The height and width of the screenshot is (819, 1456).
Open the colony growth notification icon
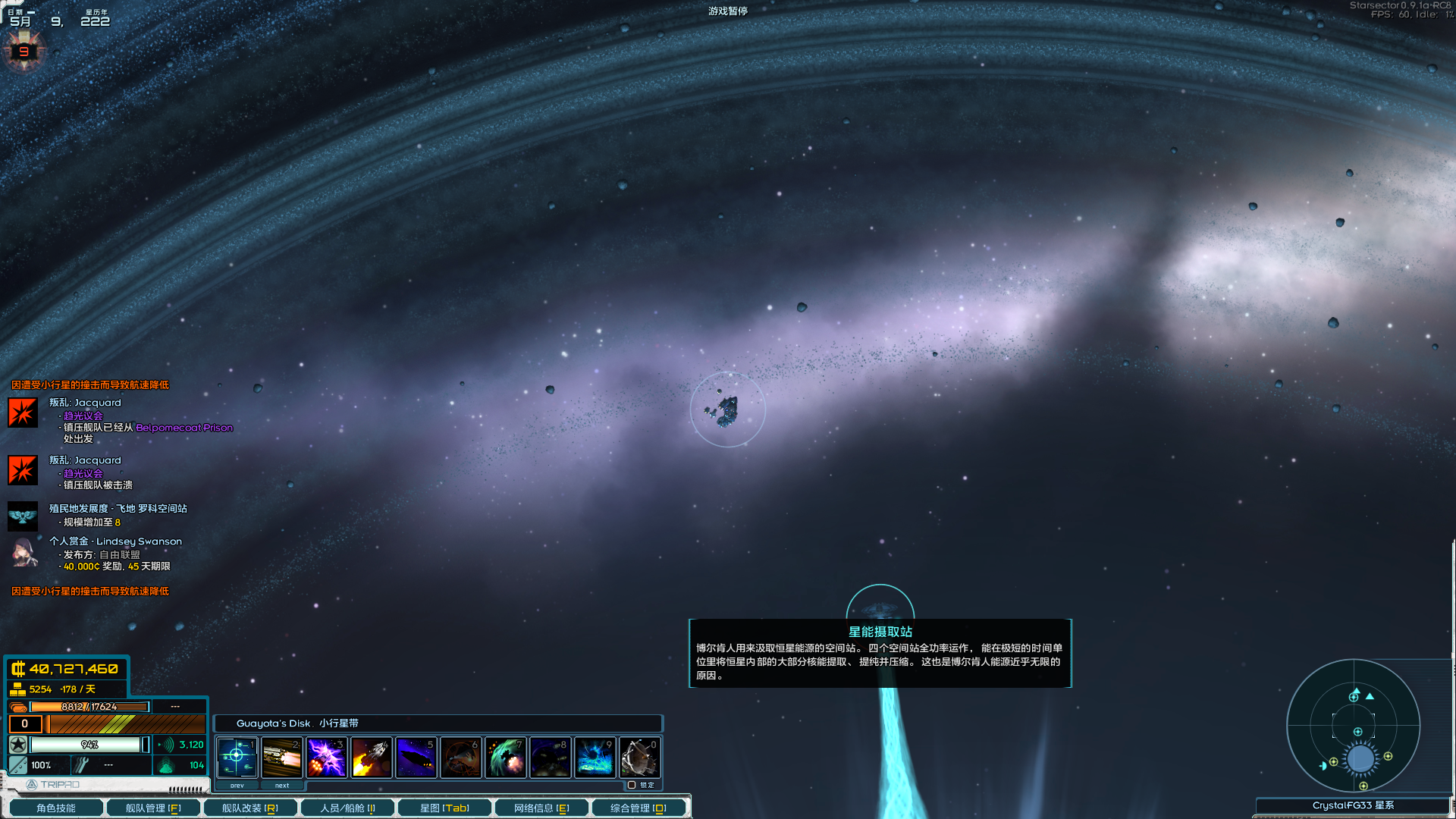[23, 516]
